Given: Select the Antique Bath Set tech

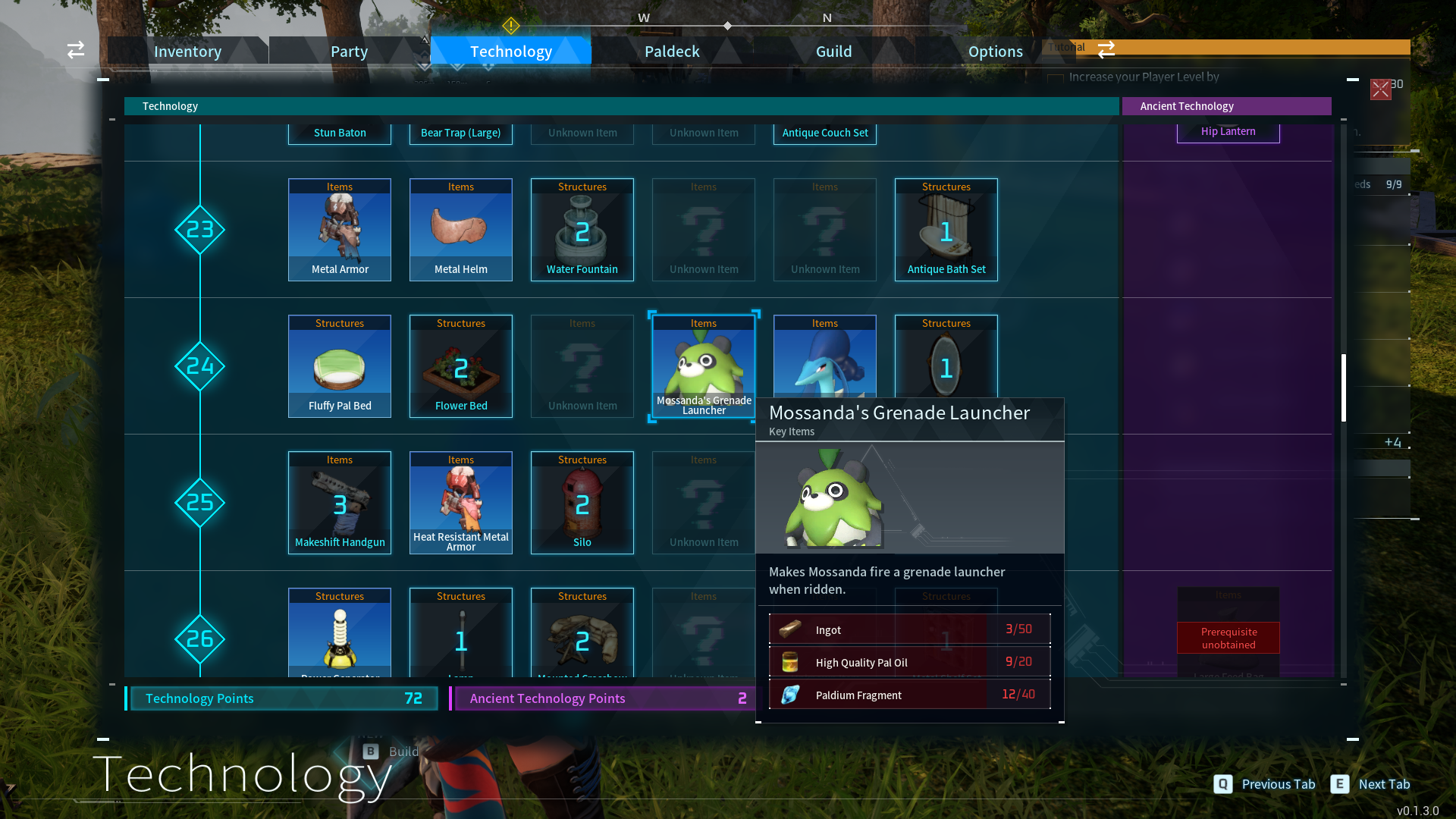Looking at the screenshot, I should (946, 229).
